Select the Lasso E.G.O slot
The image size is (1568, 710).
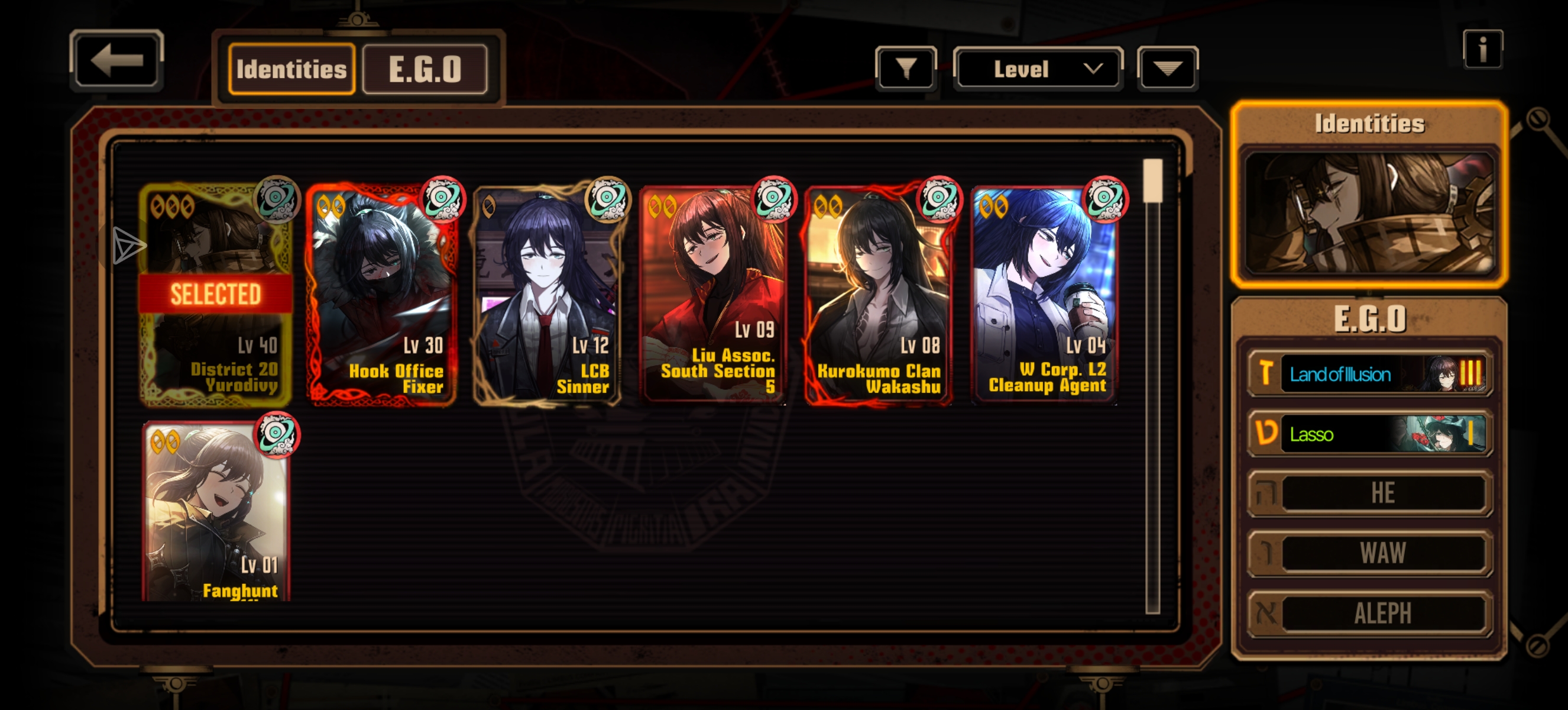click(1369, 434)
